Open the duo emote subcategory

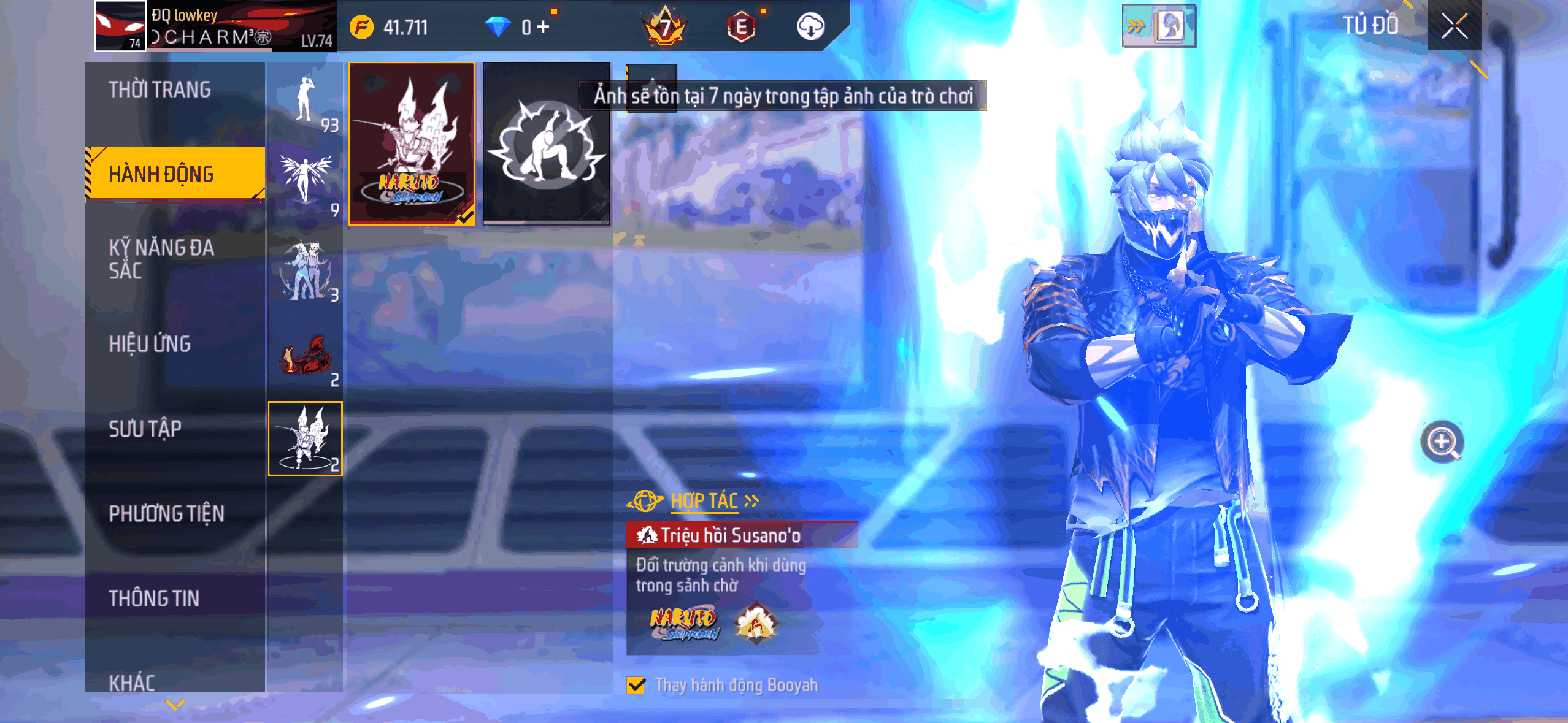point(305,270)
